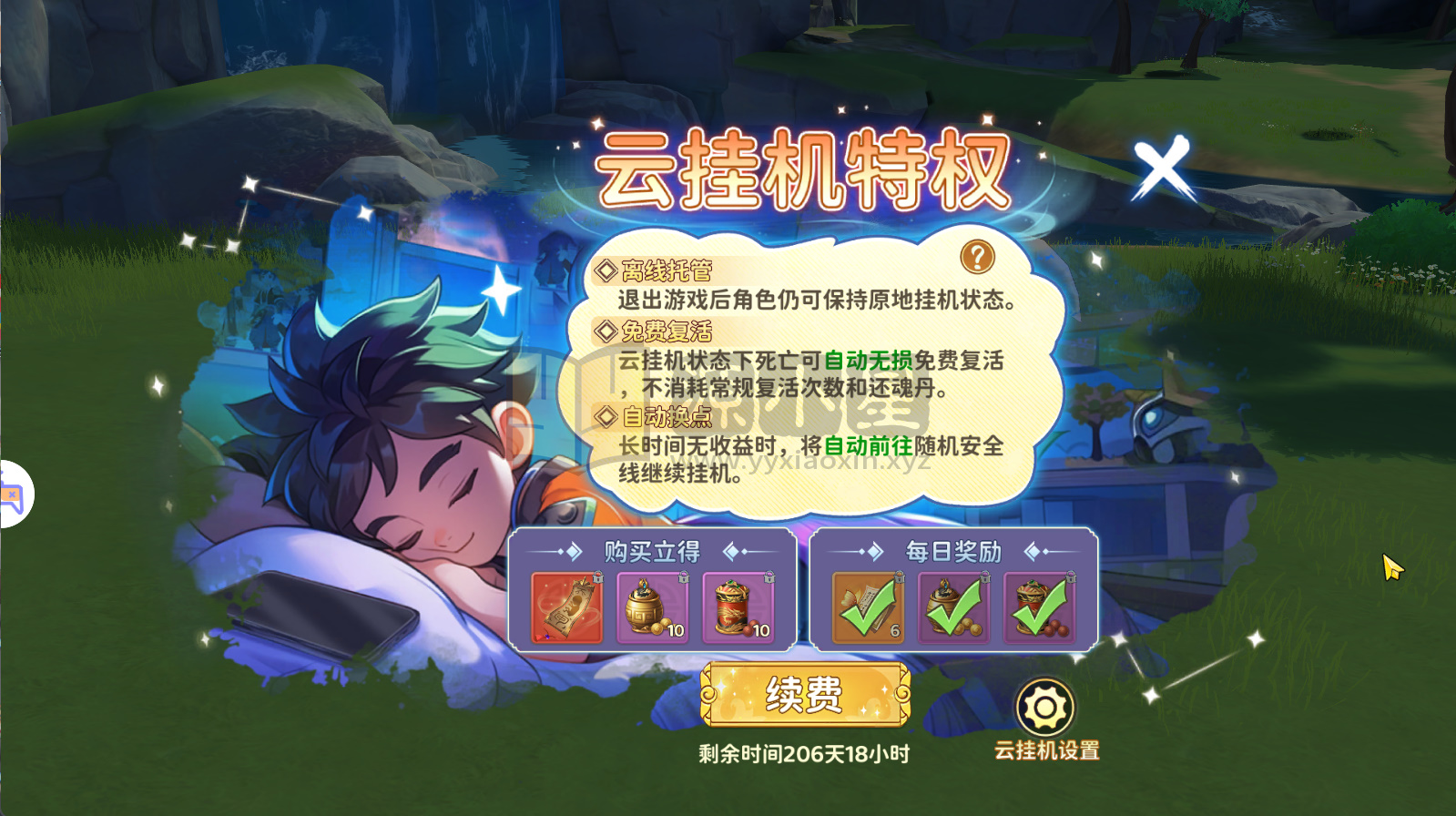Select the red voucher item under 购买立得
Image resolution: width=1456 pixels, height=816 pixels.
pyautogui.click(x=565, y=607)
